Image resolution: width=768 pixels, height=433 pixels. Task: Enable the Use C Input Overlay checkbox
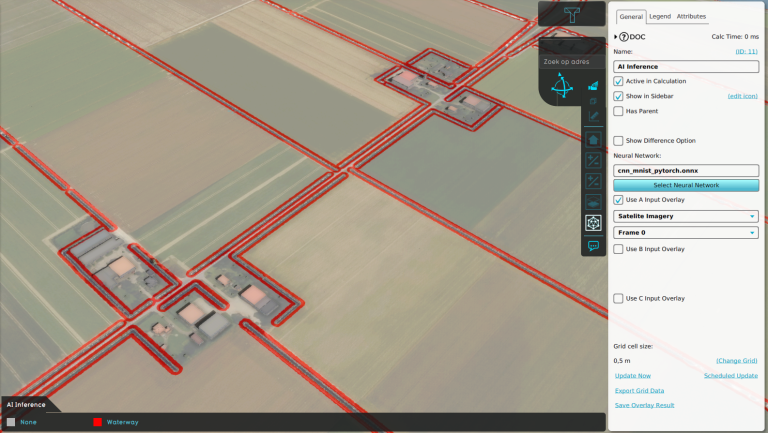tap(618, 298)
